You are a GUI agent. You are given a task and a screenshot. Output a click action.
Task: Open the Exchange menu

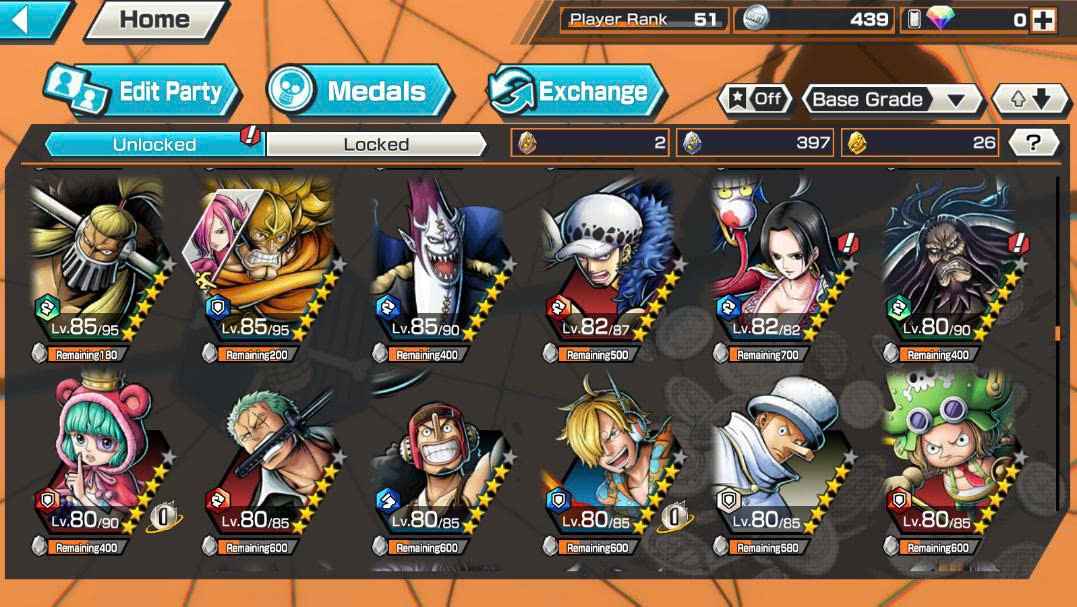click(576, 92)
